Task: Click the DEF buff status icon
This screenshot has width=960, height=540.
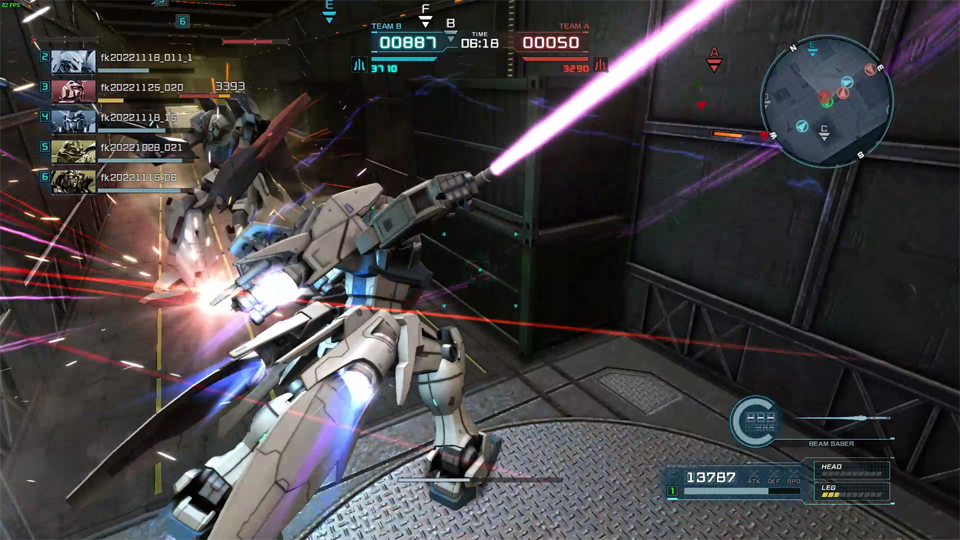Action: 773,477
